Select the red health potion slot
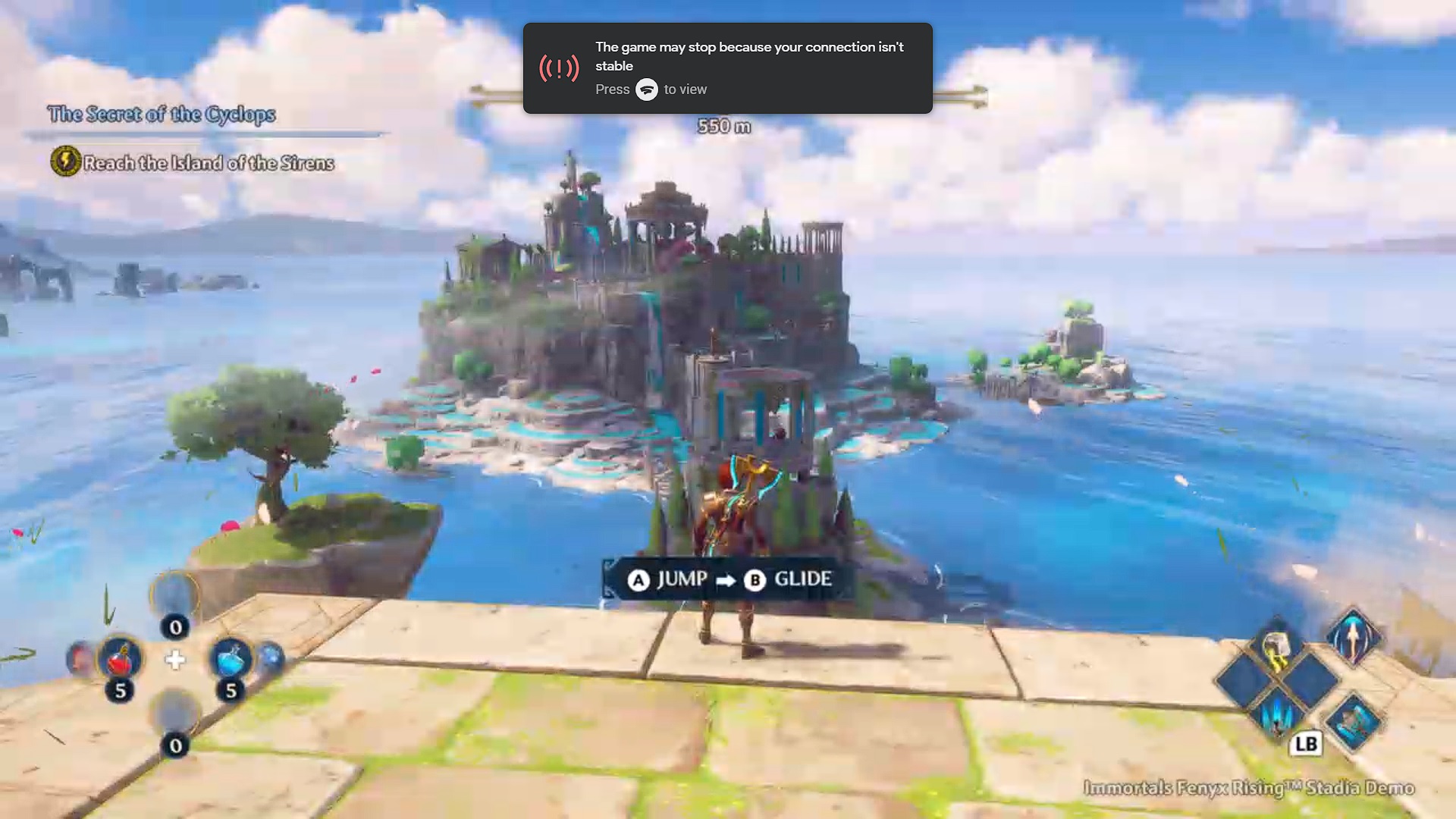Screen dimensions: 1456x819 120,658
